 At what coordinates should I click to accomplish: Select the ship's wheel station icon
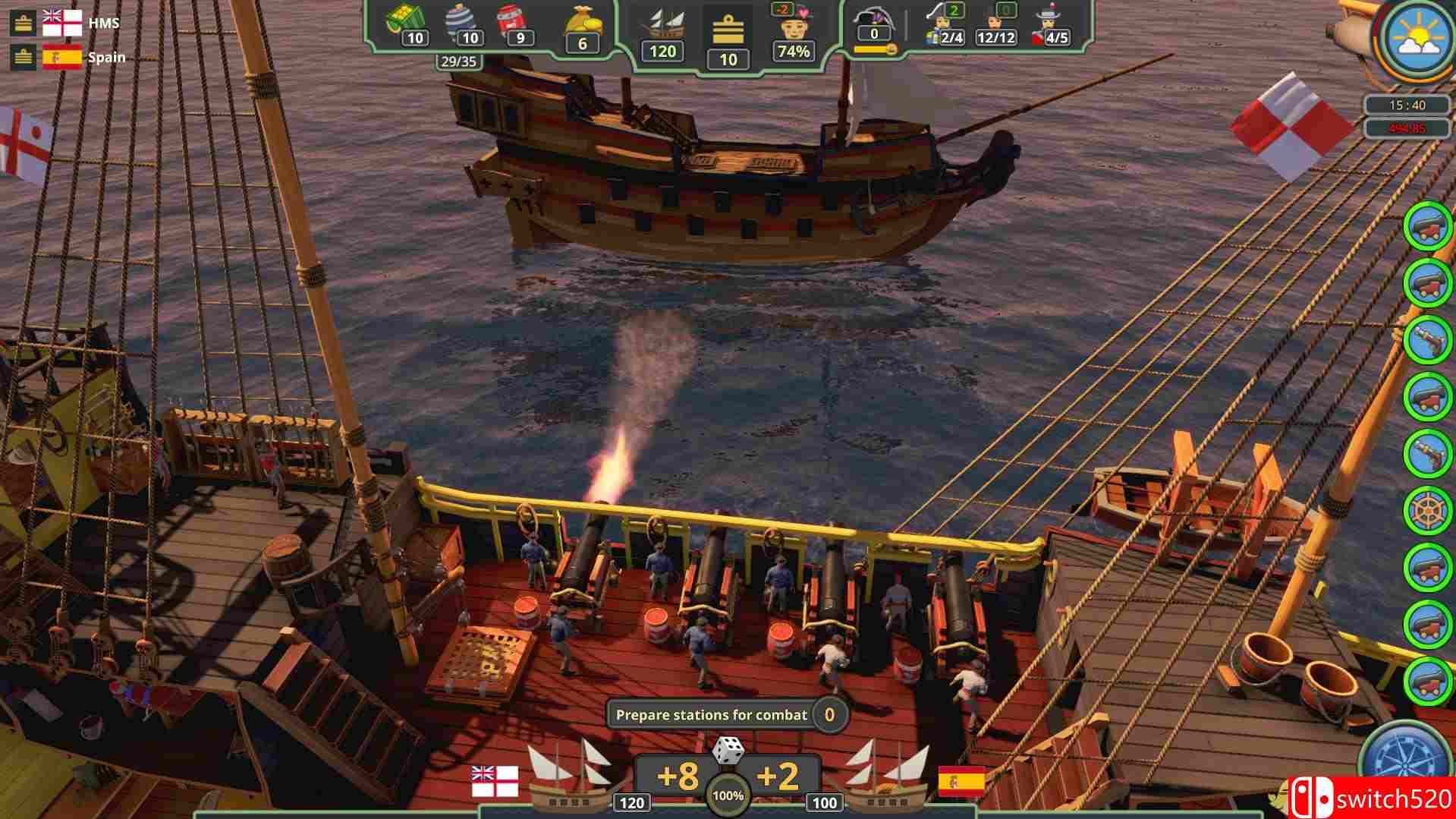(x=1427, y=510)
